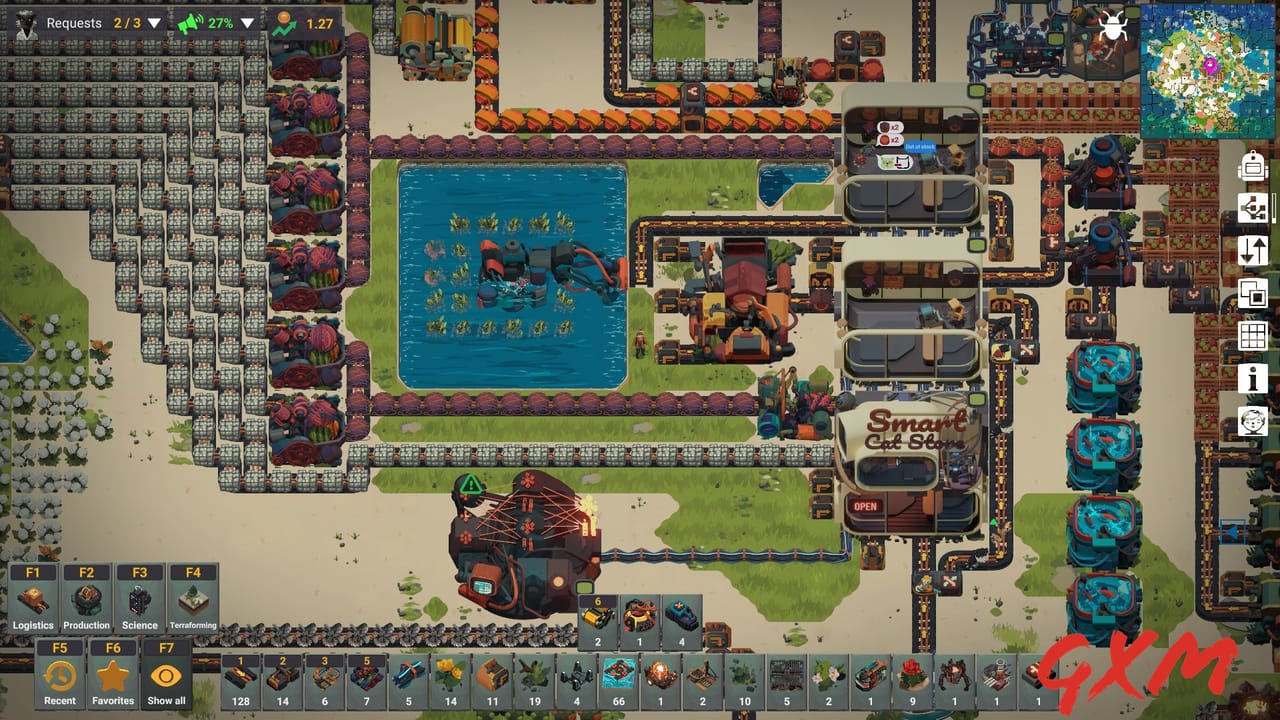This screenshot has height=720, width=1280.
Task: Click the character portrait icon in sidebar
Action: [1252, 422]
